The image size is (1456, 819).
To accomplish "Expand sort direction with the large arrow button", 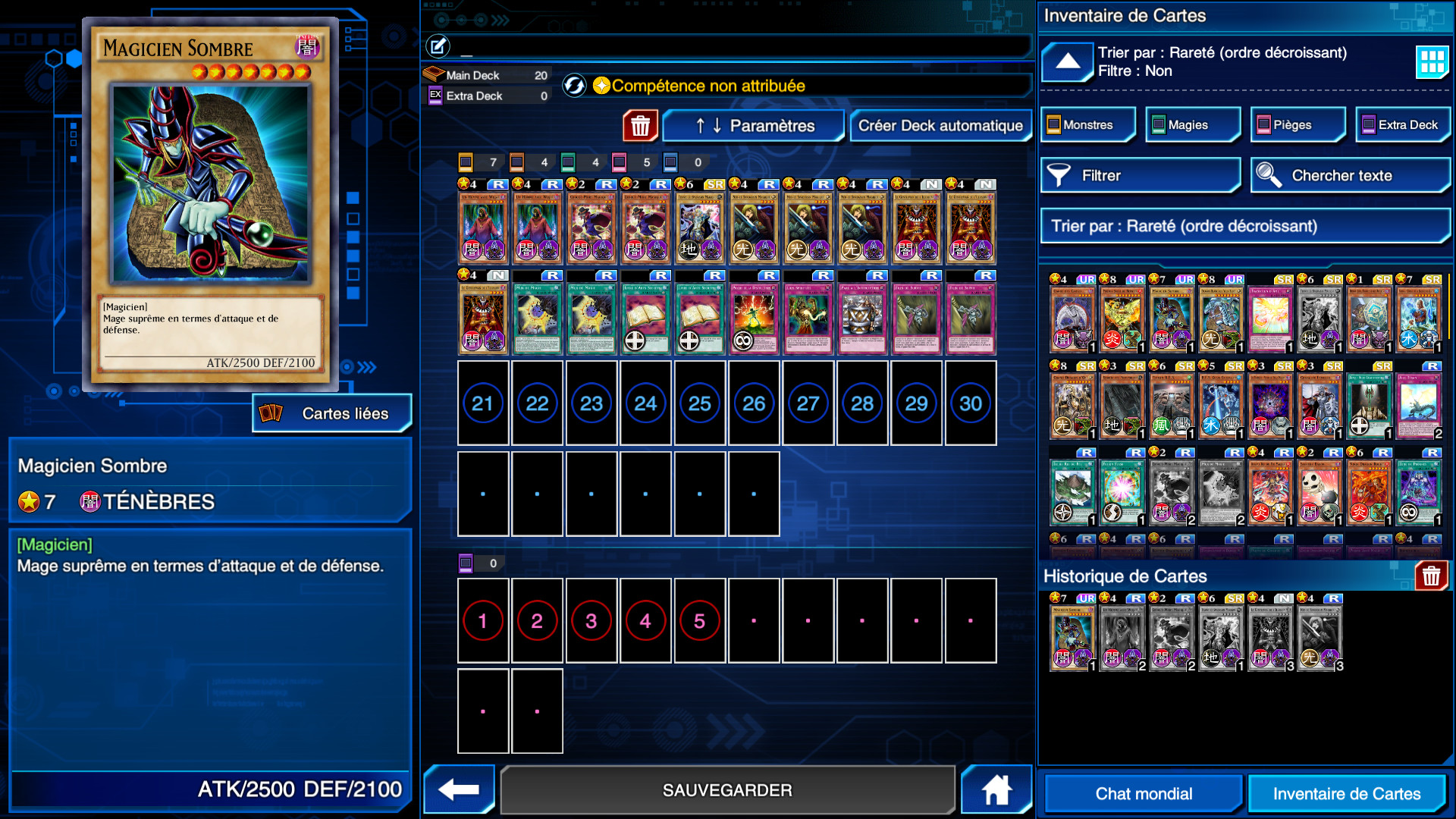I will click(x=1067, y=62).
